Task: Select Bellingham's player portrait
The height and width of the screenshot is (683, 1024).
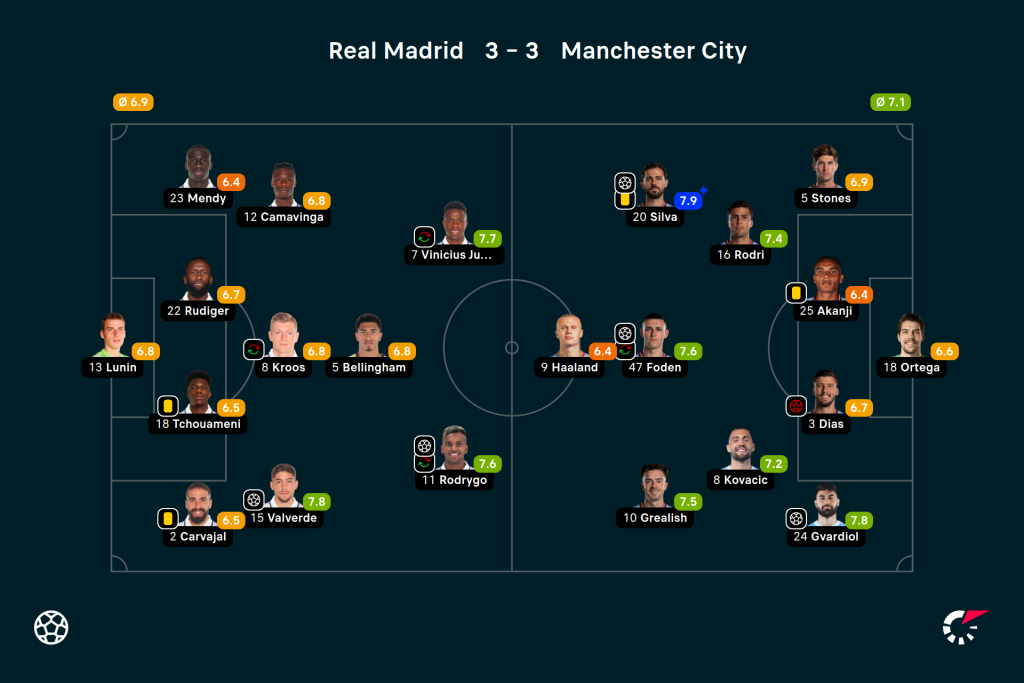Action: (369, 336)
